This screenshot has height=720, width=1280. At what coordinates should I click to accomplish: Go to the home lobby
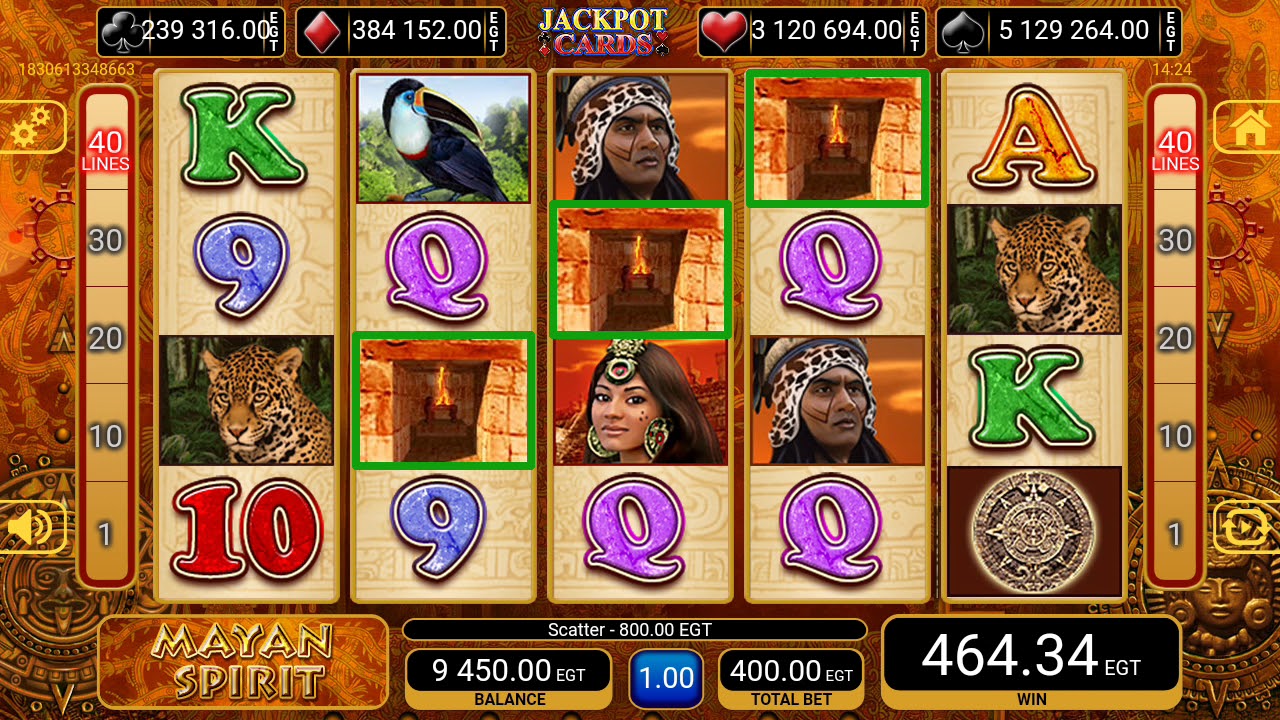click(1246, 127)
